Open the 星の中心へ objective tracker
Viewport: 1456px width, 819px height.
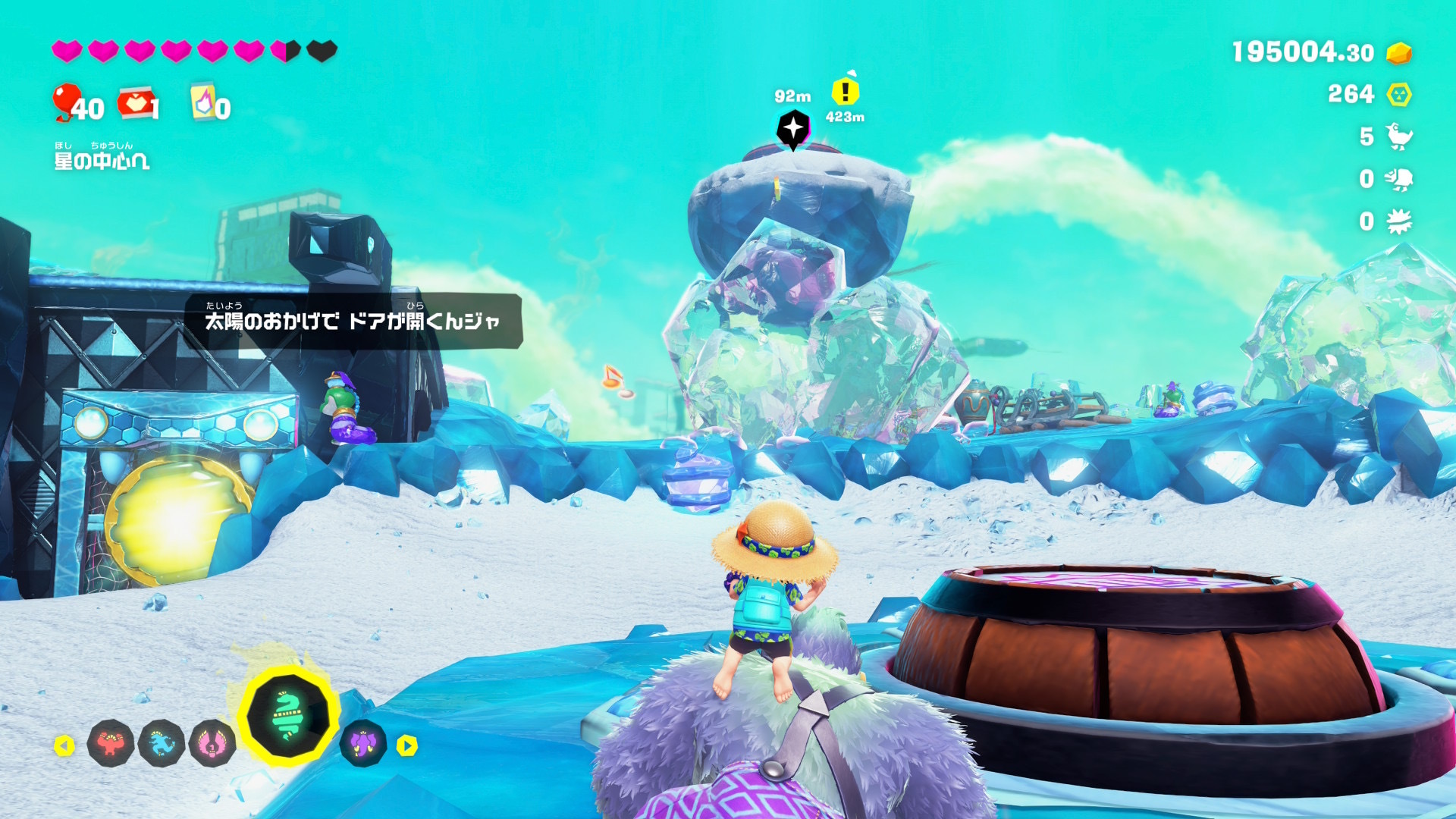pos(102,160)
